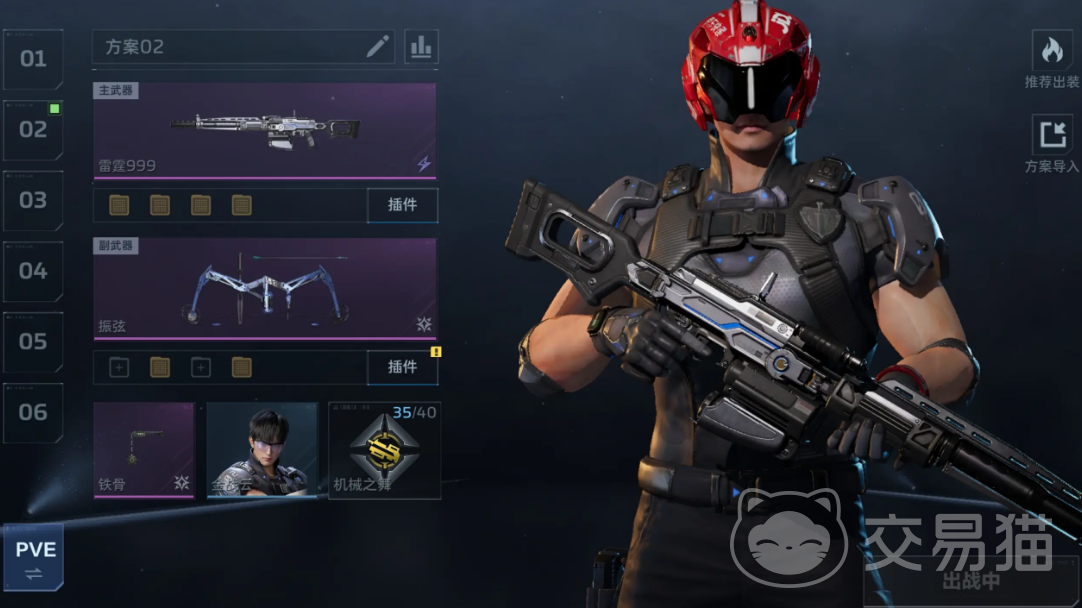Open the bar chart statistics button
This screenshot has height=608, width=1082.
[421, 47]
